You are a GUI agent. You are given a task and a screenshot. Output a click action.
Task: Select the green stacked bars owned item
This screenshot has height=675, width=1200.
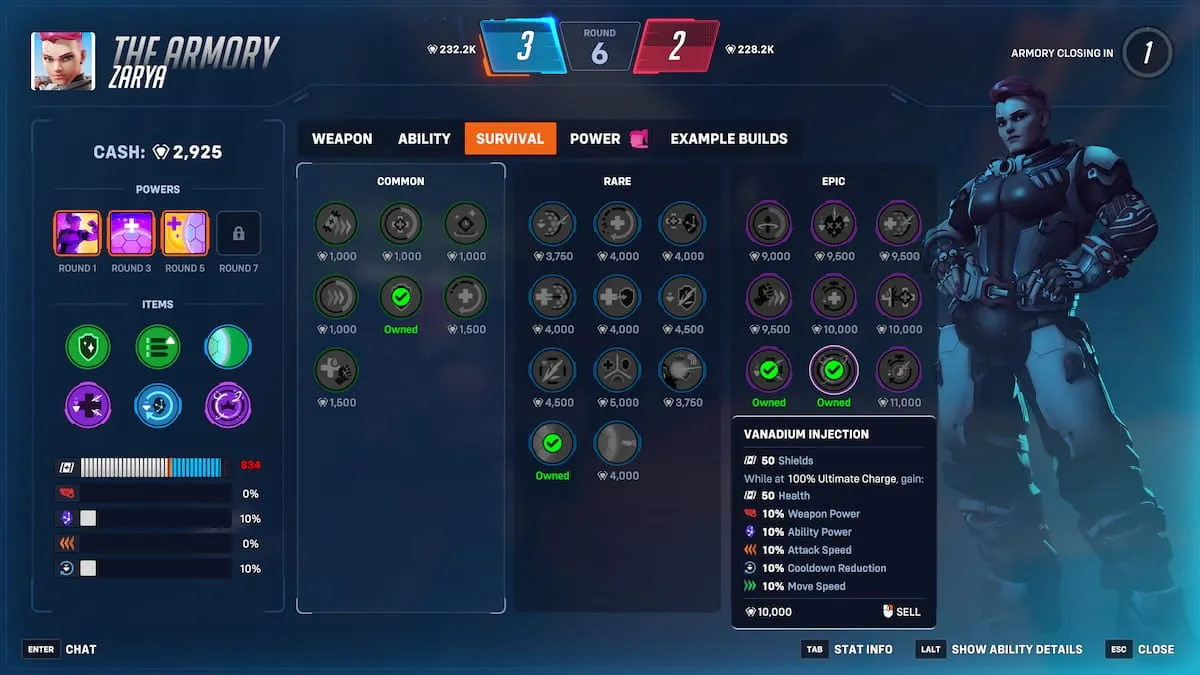pyautogui.click(x=158, y=347)
